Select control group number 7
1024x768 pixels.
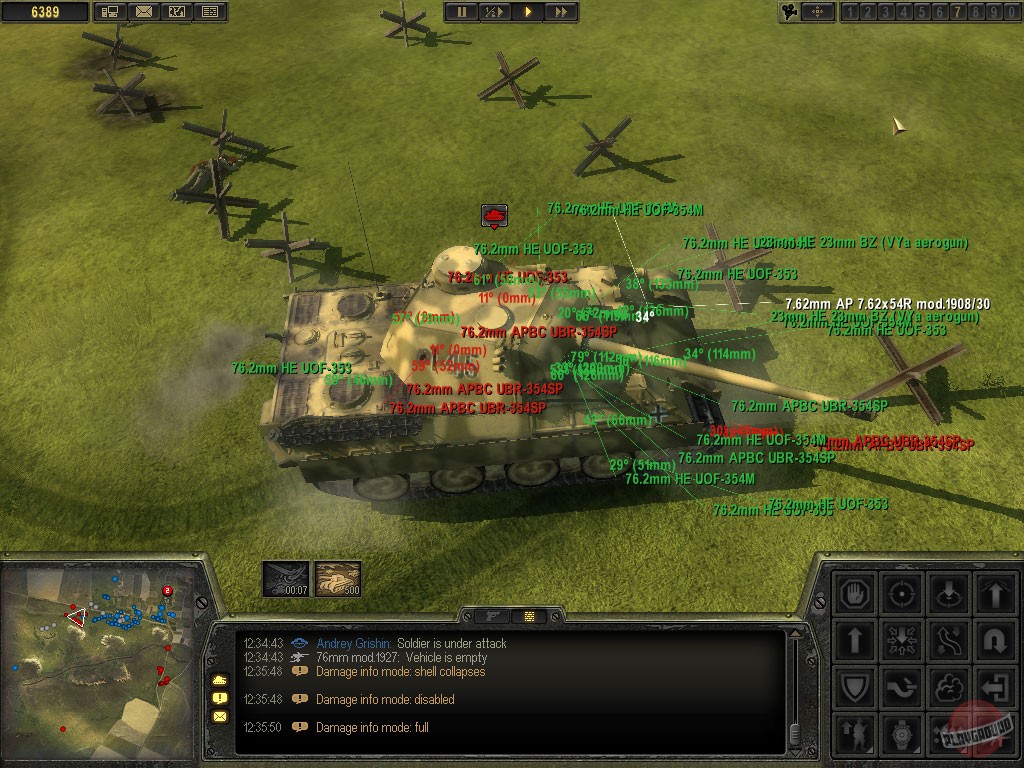click(x=957, y=12)
